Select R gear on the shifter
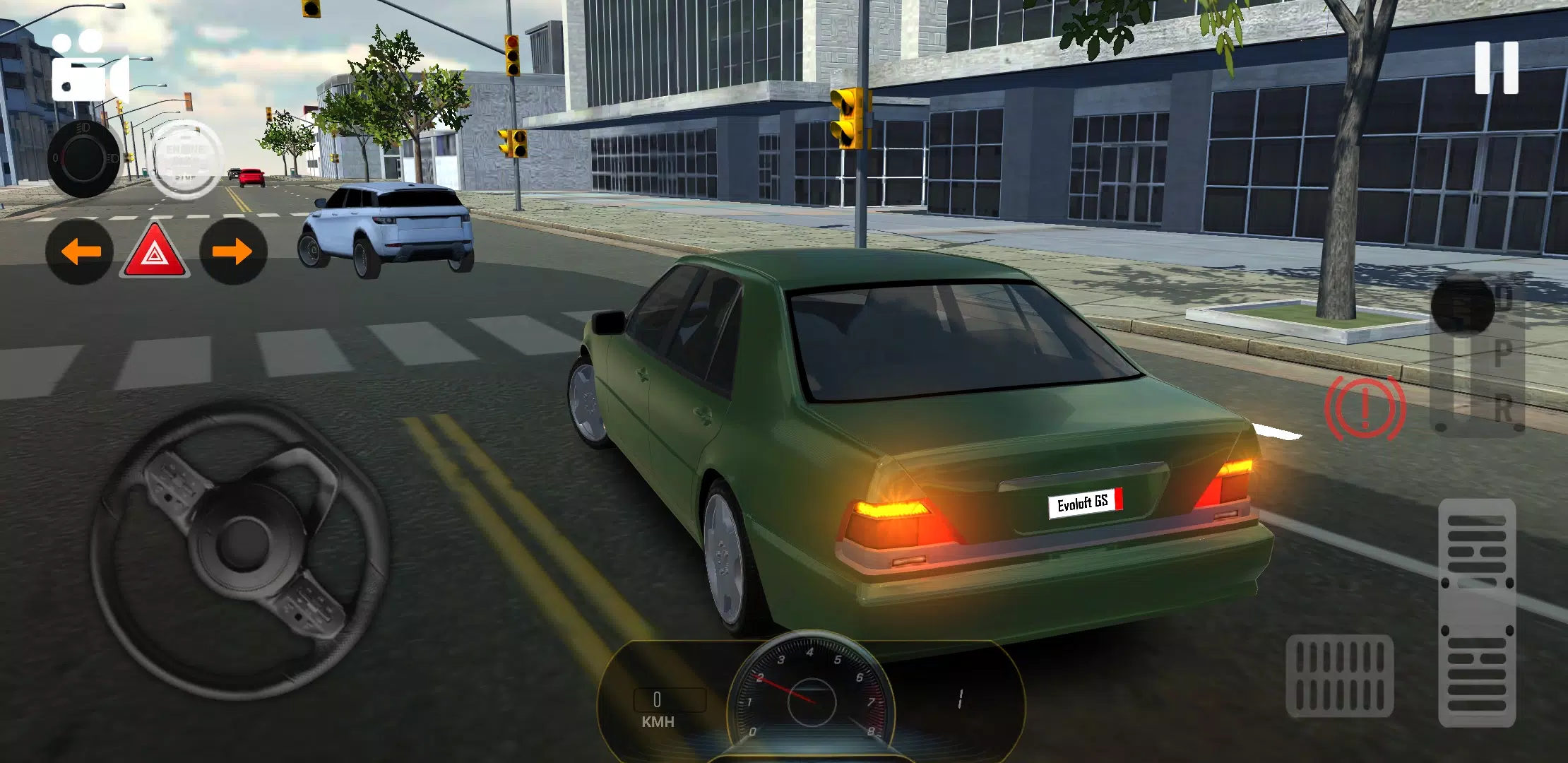Viewport: 1568px width, 763px height. tap(1503, 406)
